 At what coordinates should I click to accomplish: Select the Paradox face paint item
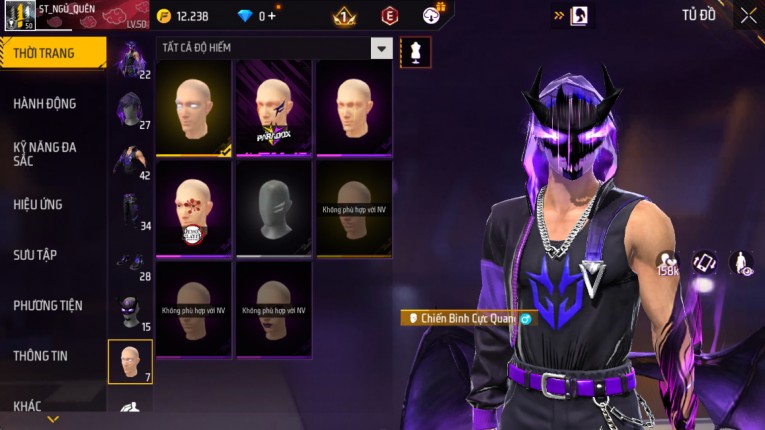tap(273, 108)
